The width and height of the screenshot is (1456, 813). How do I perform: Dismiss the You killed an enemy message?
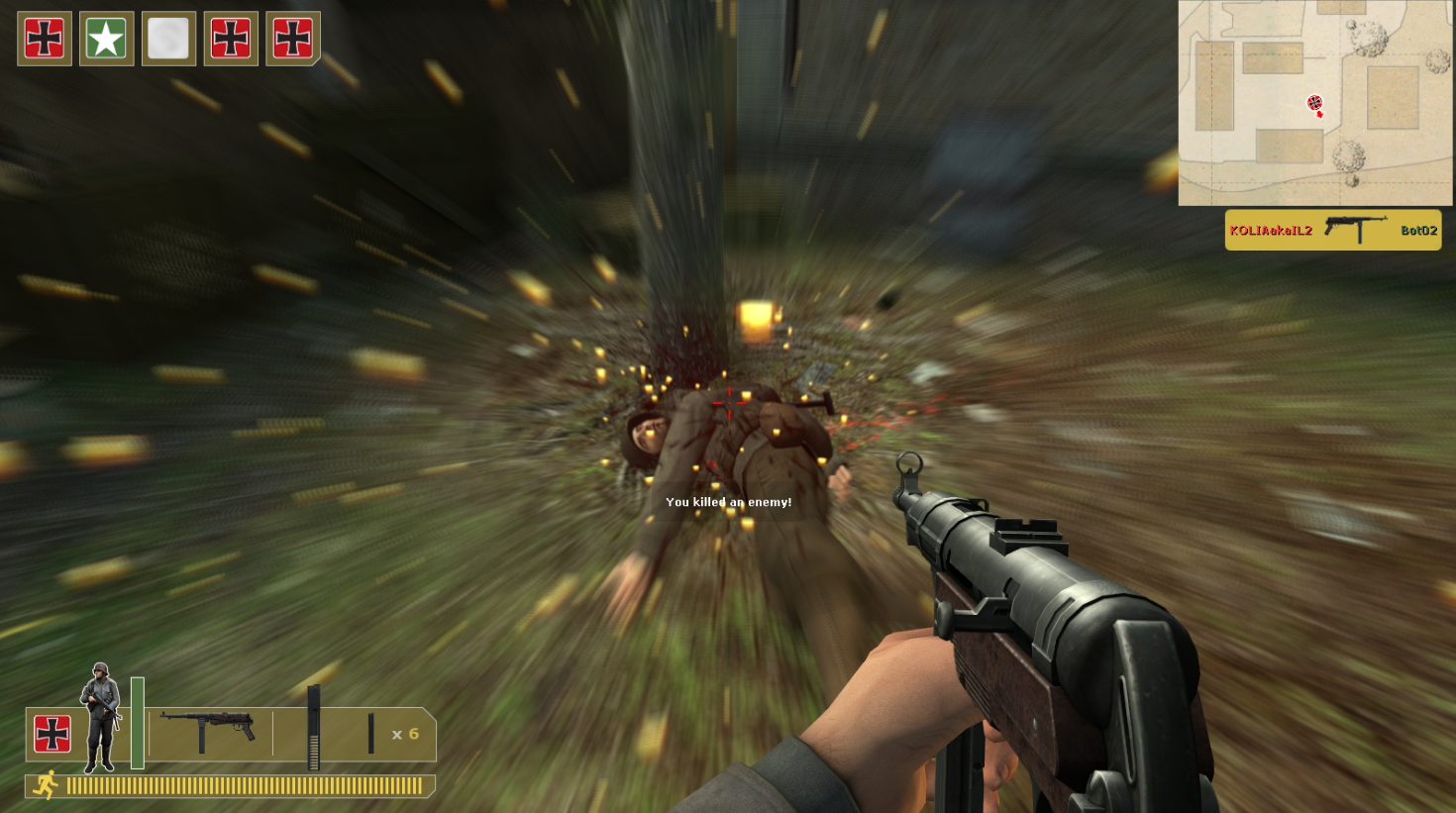729,502
